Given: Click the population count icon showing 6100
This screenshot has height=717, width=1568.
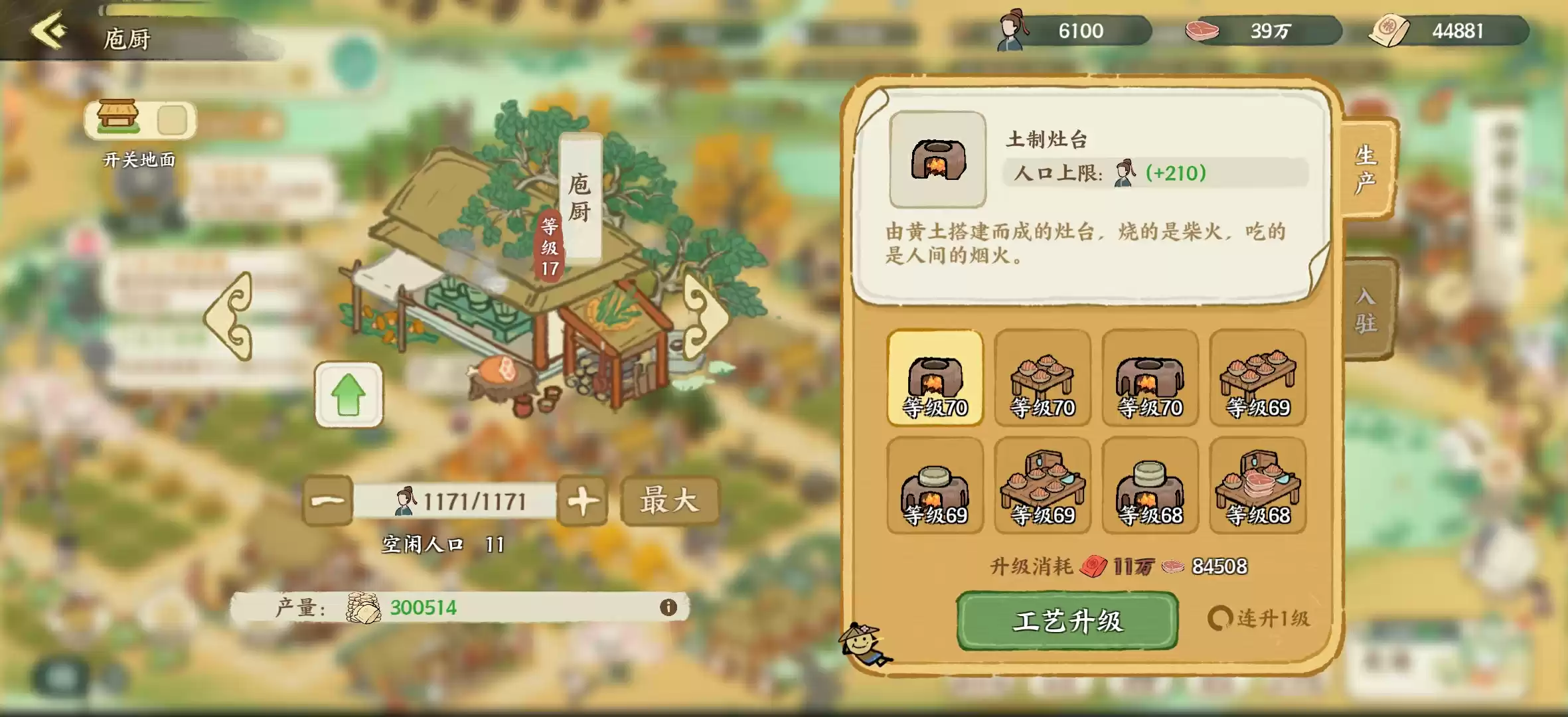Looking at the screenshot, I should click(1011, 29).
